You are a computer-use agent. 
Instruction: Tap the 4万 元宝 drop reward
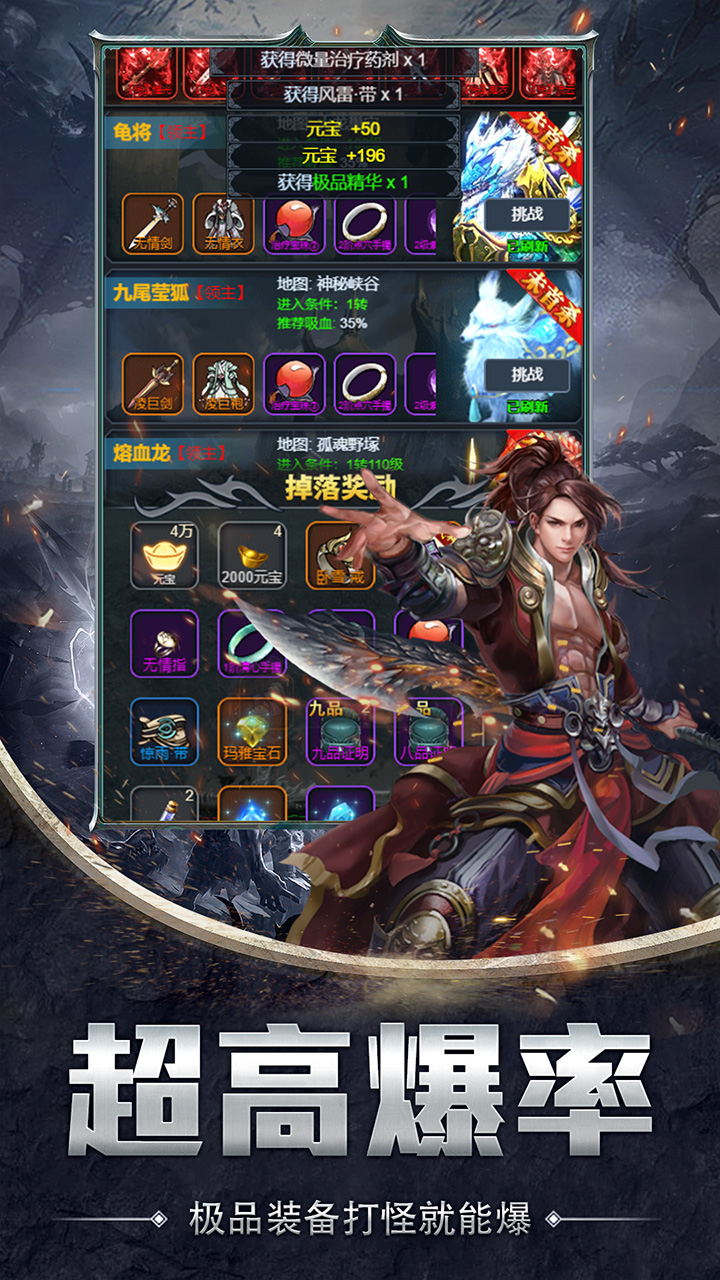pyautogui.click(x=165, y=555)
